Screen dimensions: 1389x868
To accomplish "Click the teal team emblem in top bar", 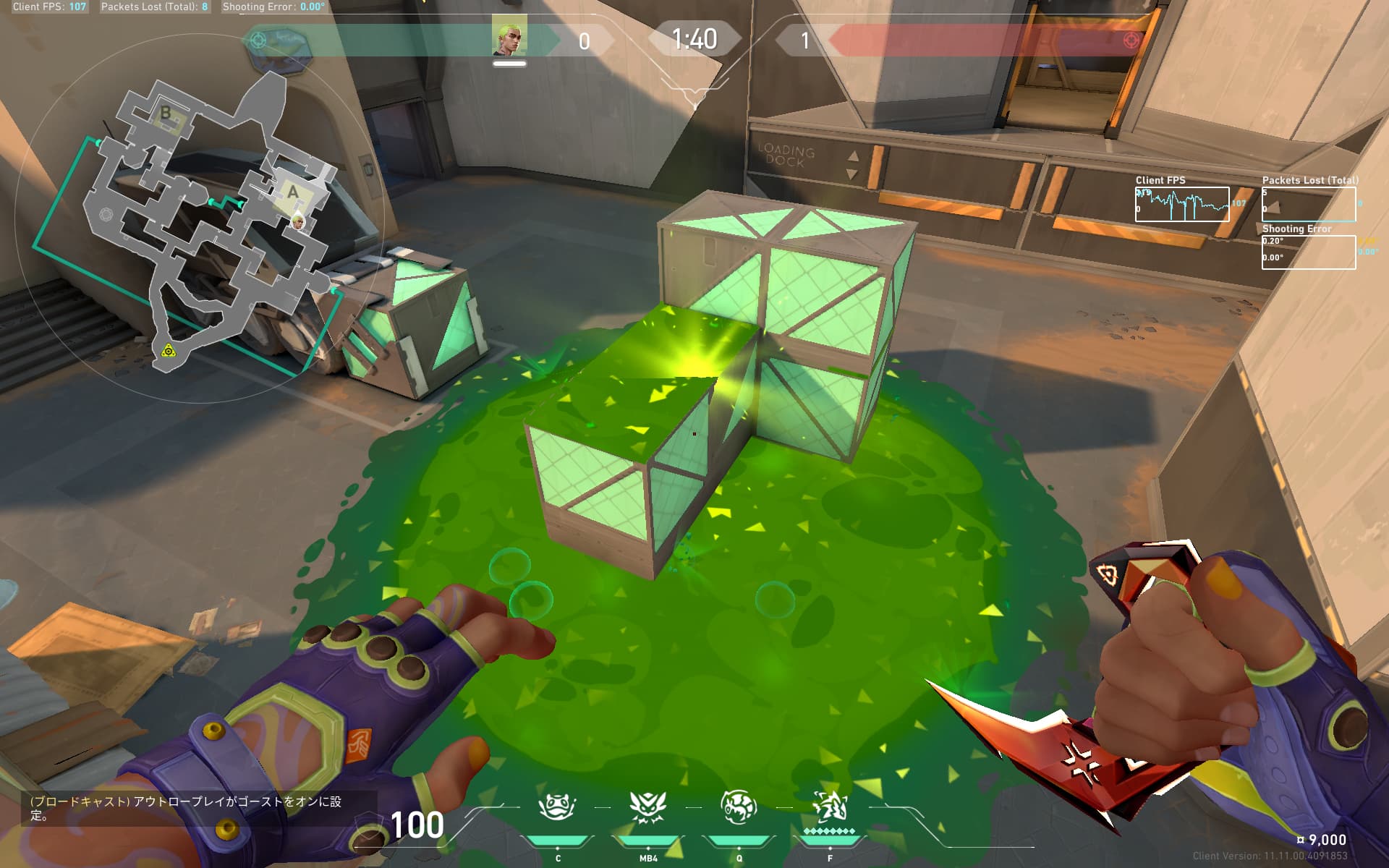I will pyautogui.click(x=258, y=40).
